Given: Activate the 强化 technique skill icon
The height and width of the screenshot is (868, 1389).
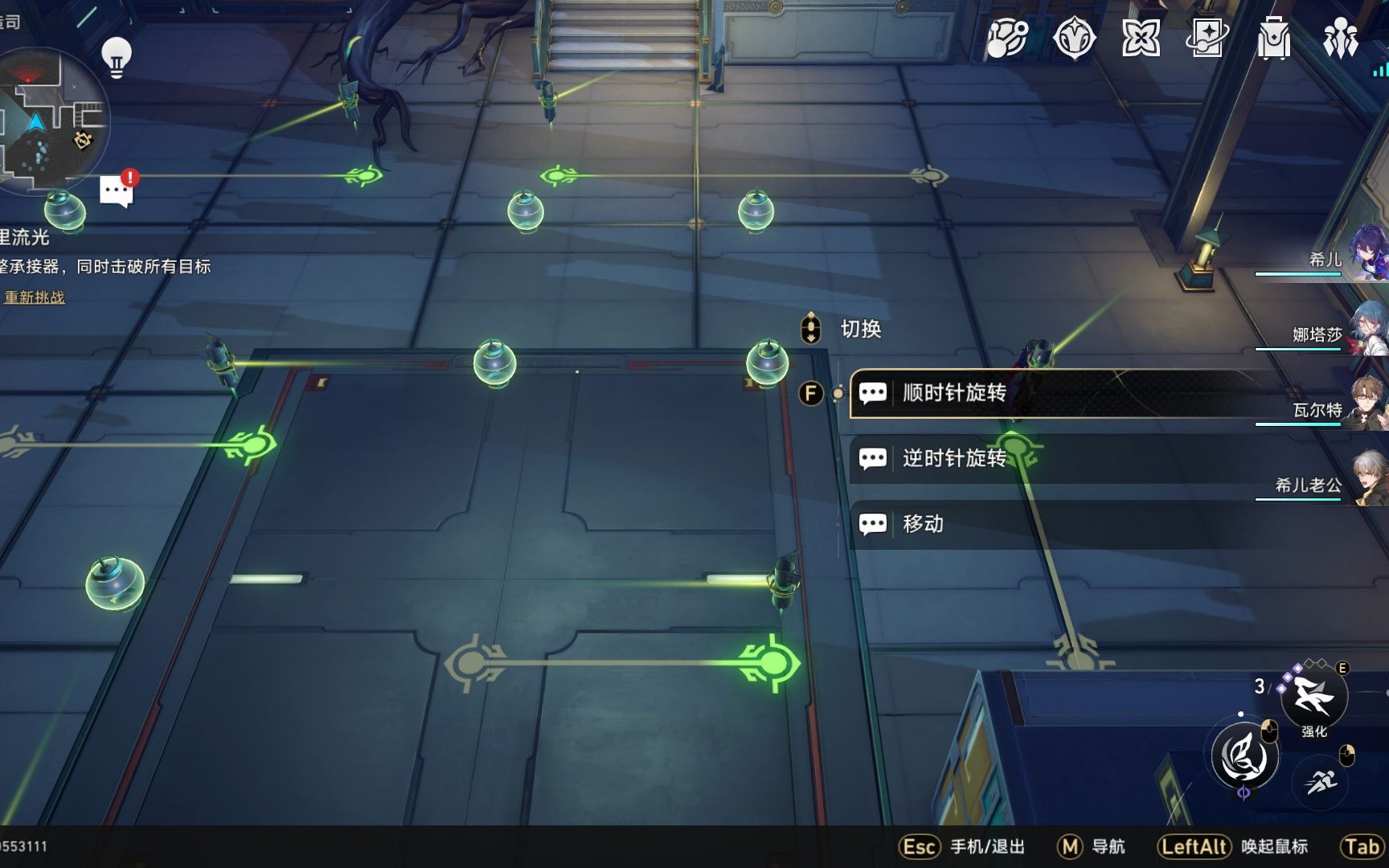Looking at the screenshot, I should (x=1313, y=695).
